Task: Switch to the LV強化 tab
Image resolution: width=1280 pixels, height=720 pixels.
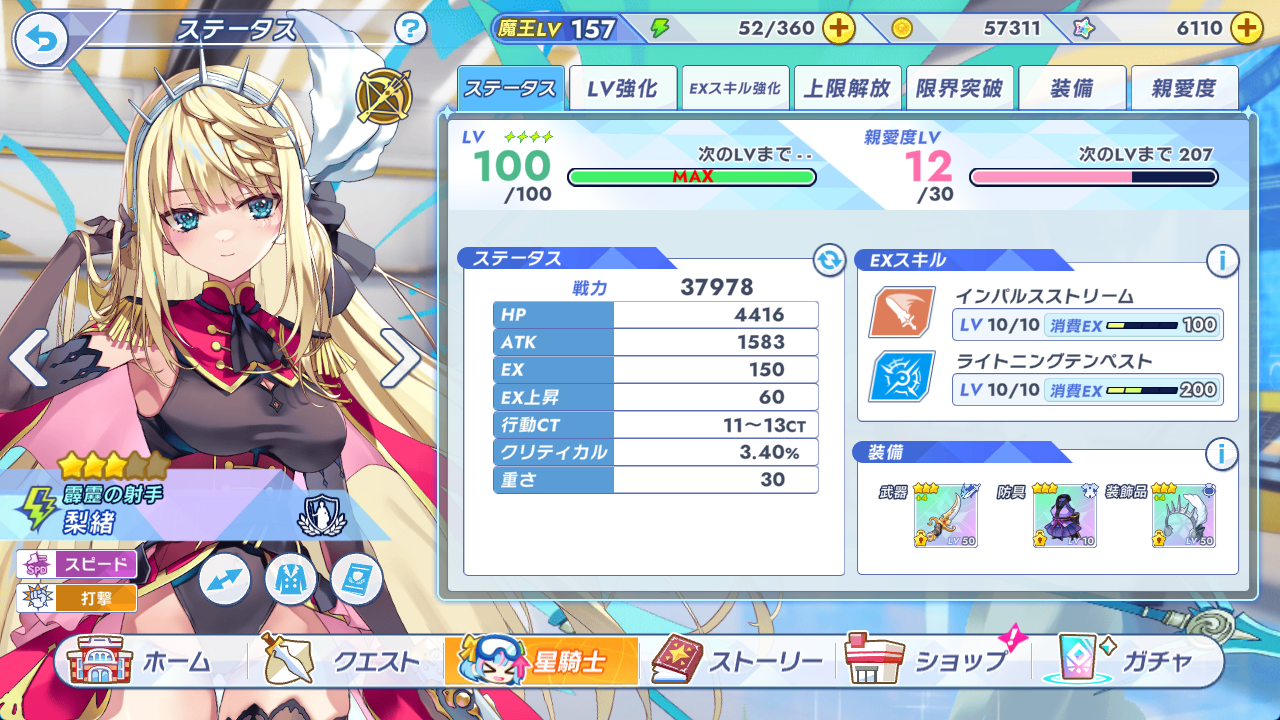Action: (x=622, y=89)
